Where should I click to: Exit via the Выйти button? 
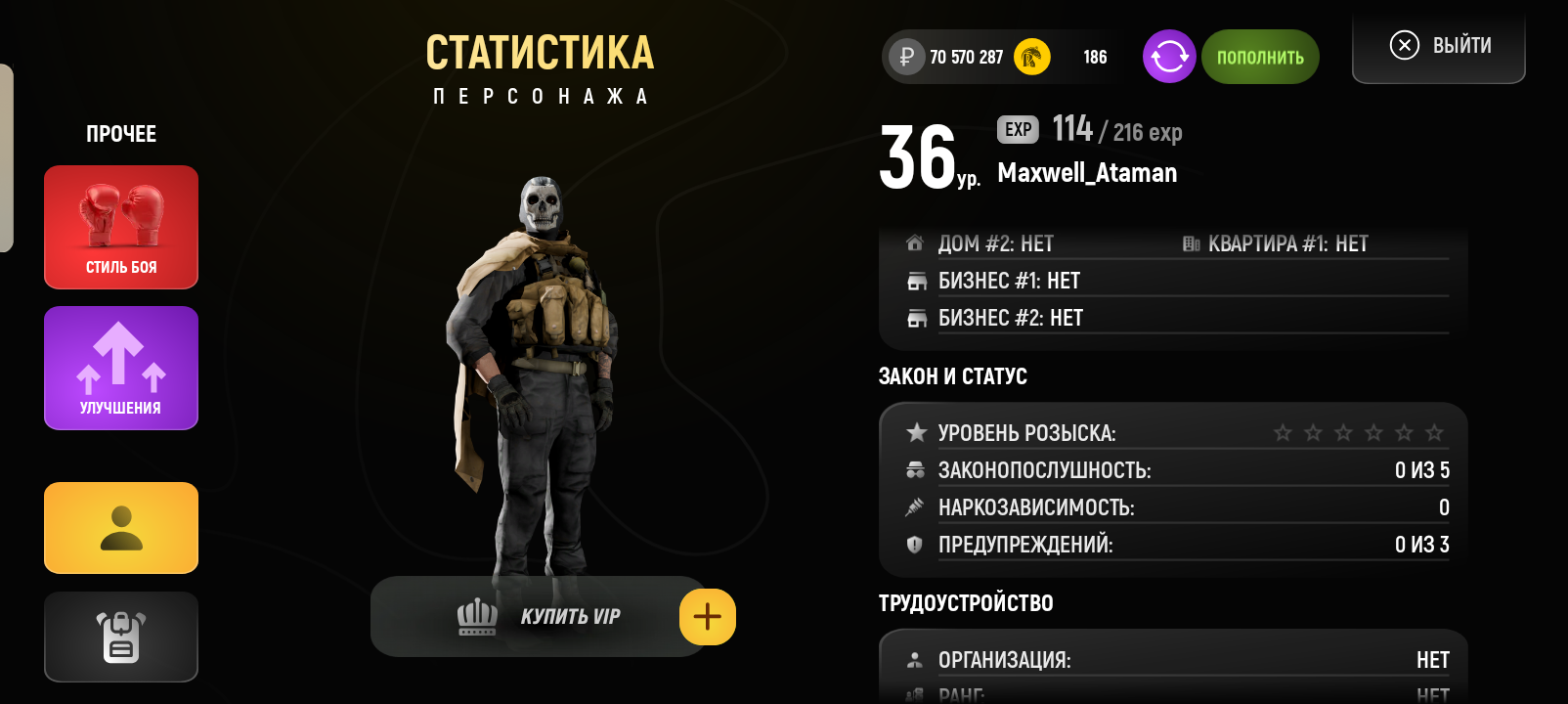tap(1439, 46)
